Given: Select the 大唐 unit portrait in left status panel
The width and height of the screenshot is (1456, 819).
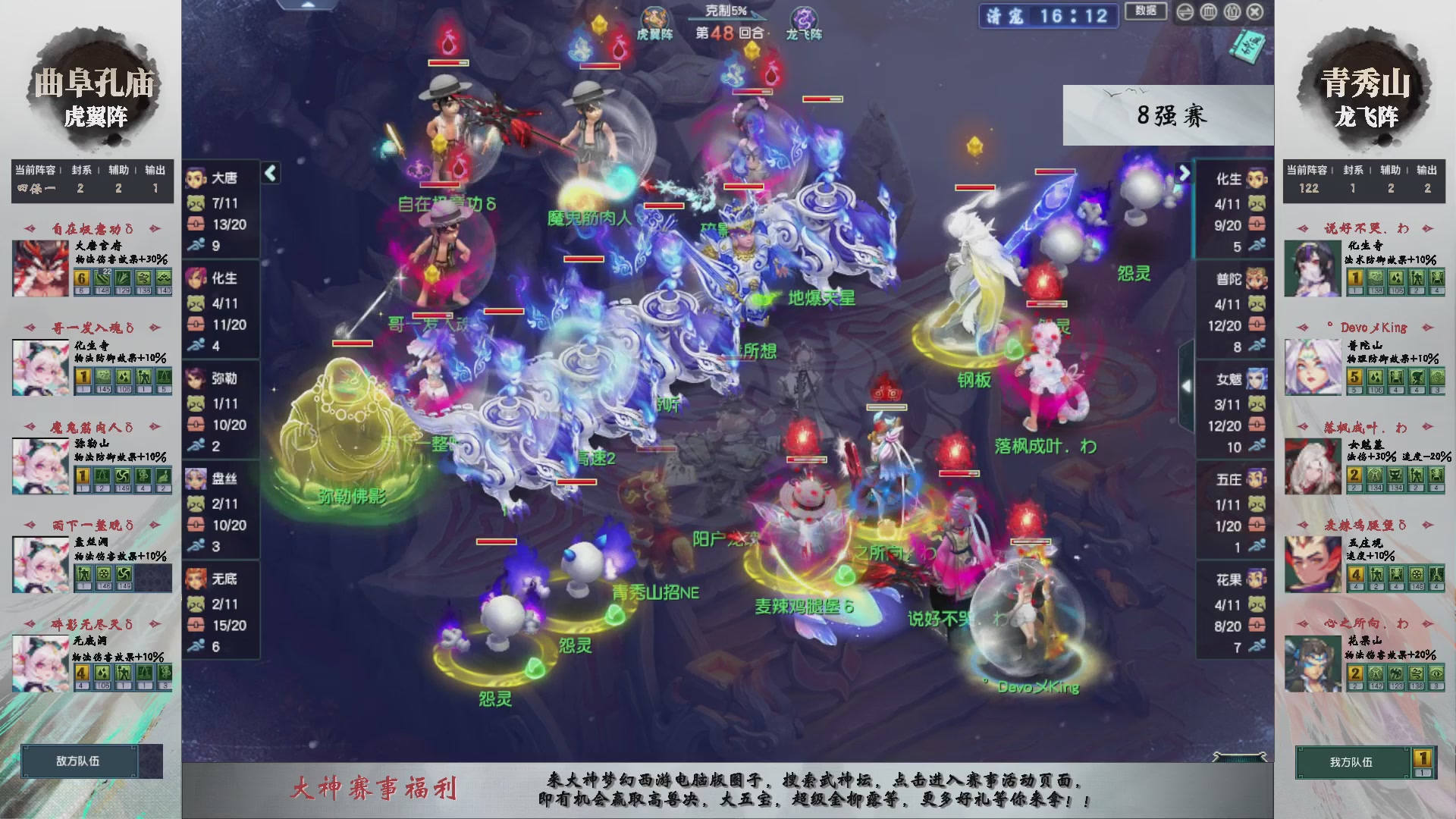Looking at the screenshot, I should click(196, 177).
